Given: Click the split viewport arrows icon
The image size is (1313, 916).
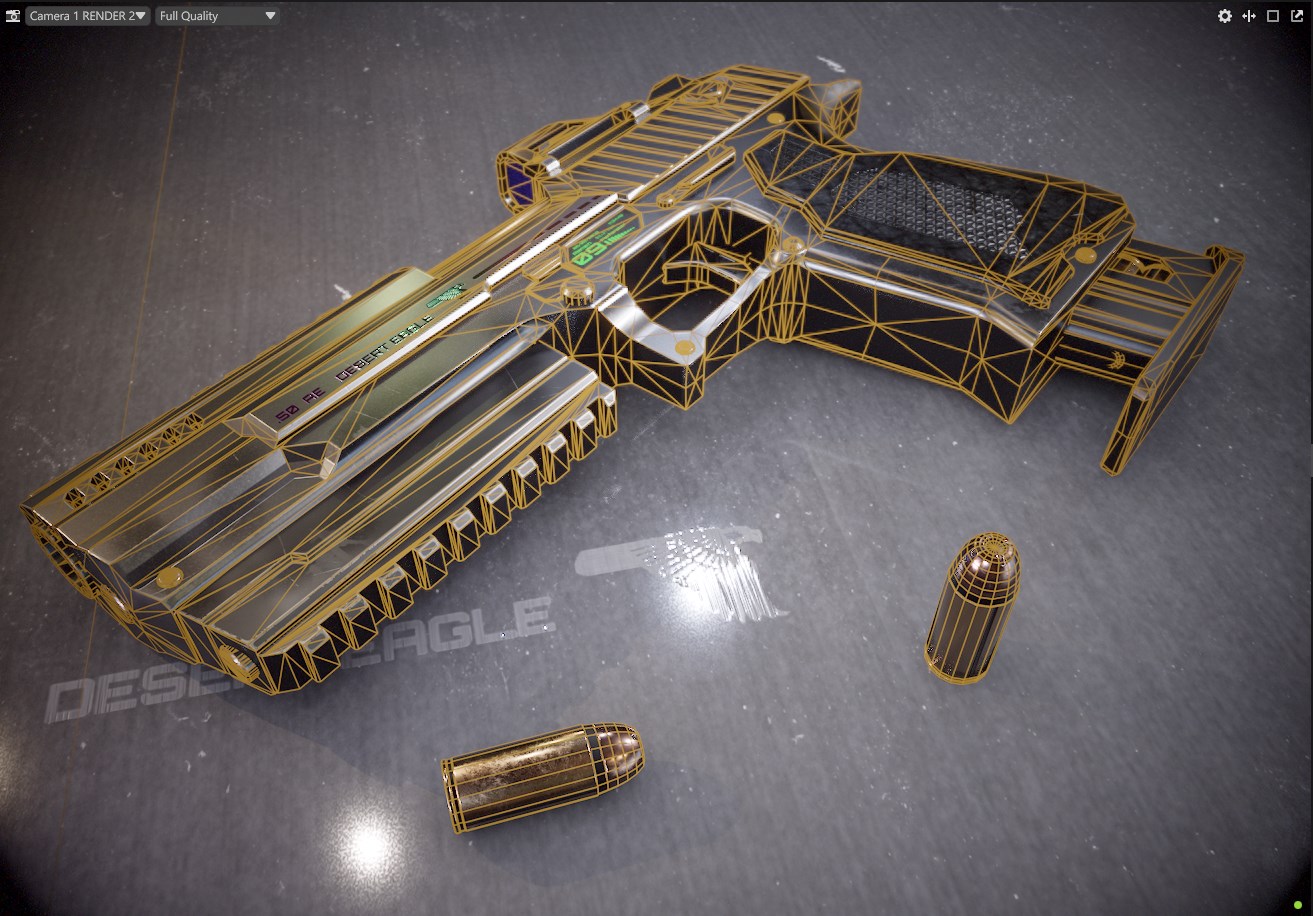Looking at the screenshot, I should click(x=1249, y=16).
